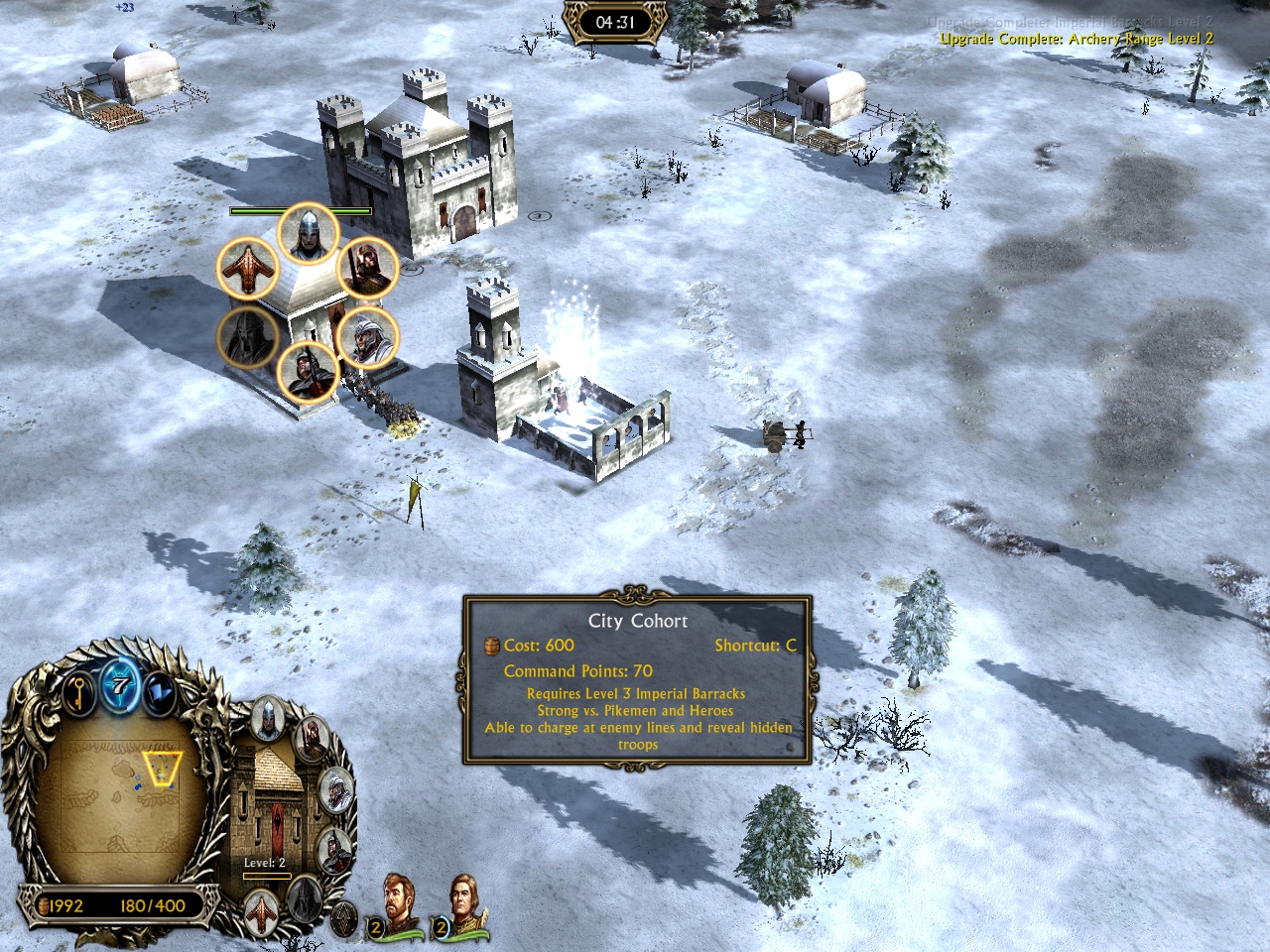Recruit the dark hooded pikeman in the radial menu
This screenshot has width=1270, height=952.
point(308,373)
